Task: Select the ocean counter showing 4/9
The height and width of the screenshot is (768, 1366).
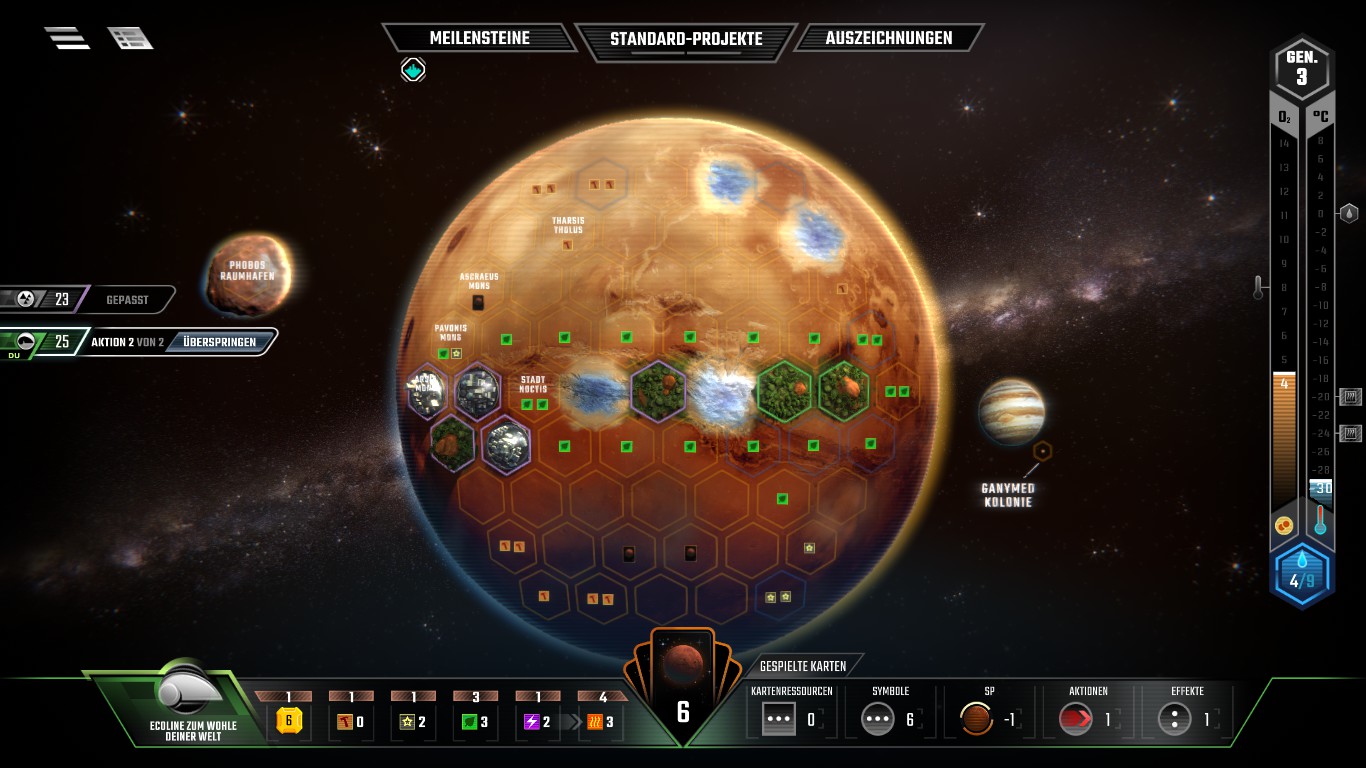Action: pos(1302,573)
